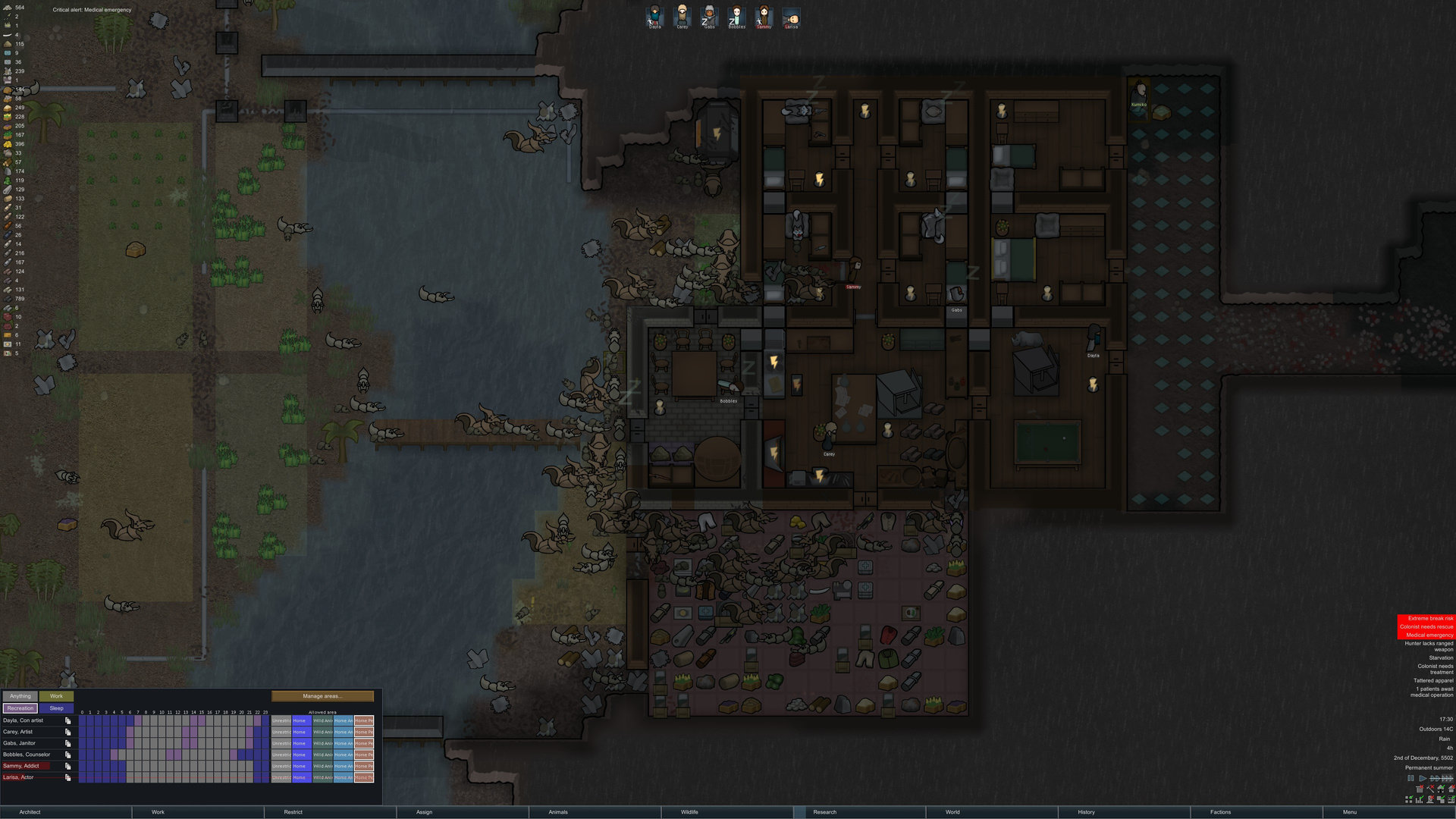
Task: Select the Anything schedule type
Action: [x=20, y=696]
